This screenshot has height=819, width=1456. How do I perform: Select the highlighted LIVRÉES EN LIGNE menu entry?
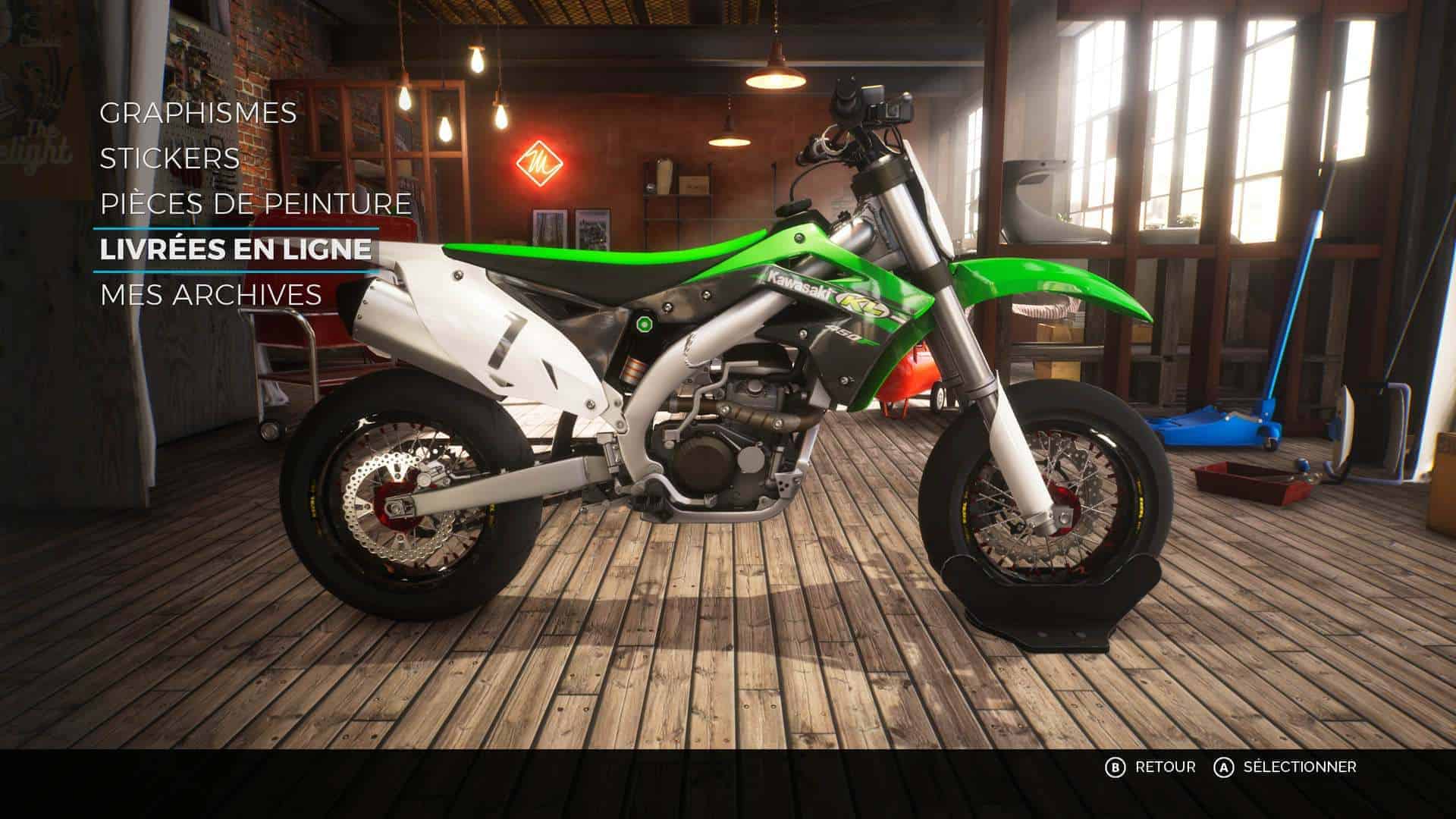237,249
